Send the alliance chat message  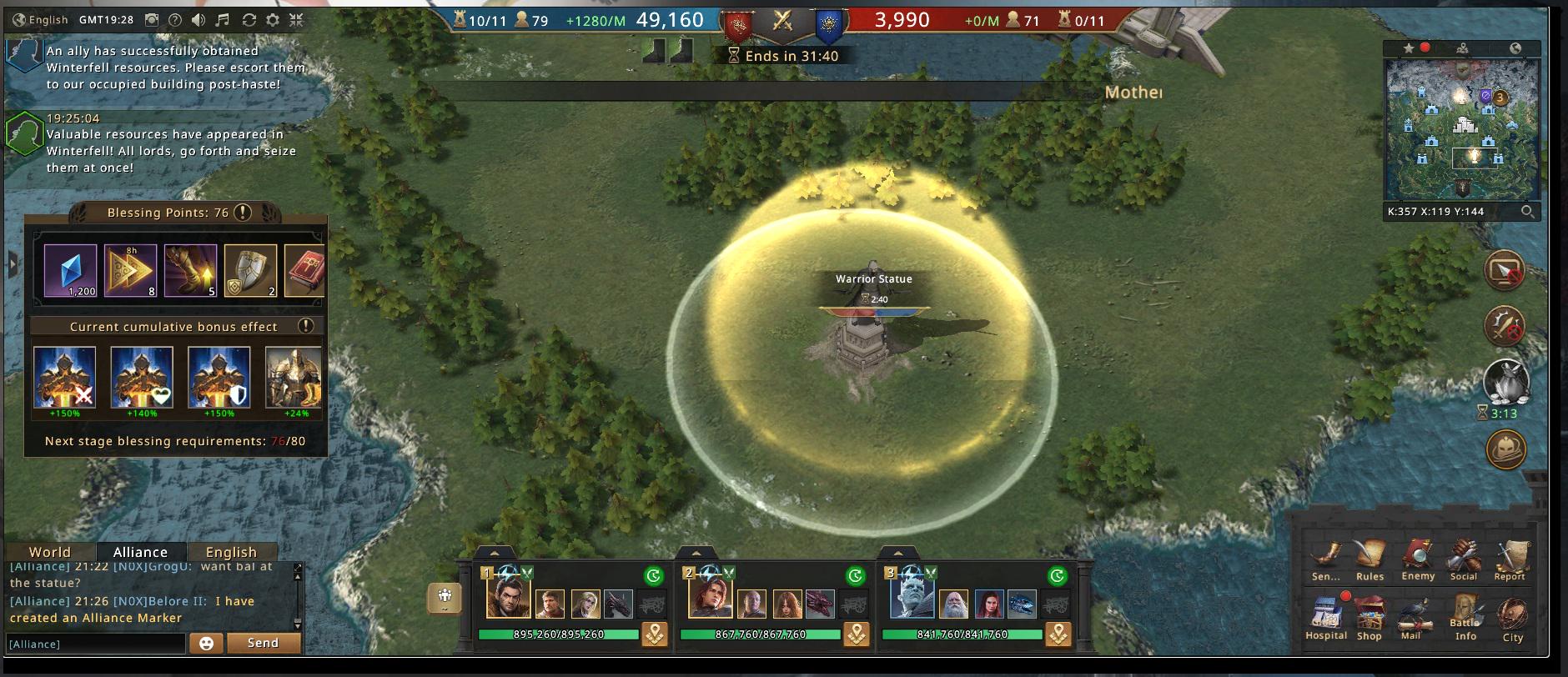click(x=263, y=643)
